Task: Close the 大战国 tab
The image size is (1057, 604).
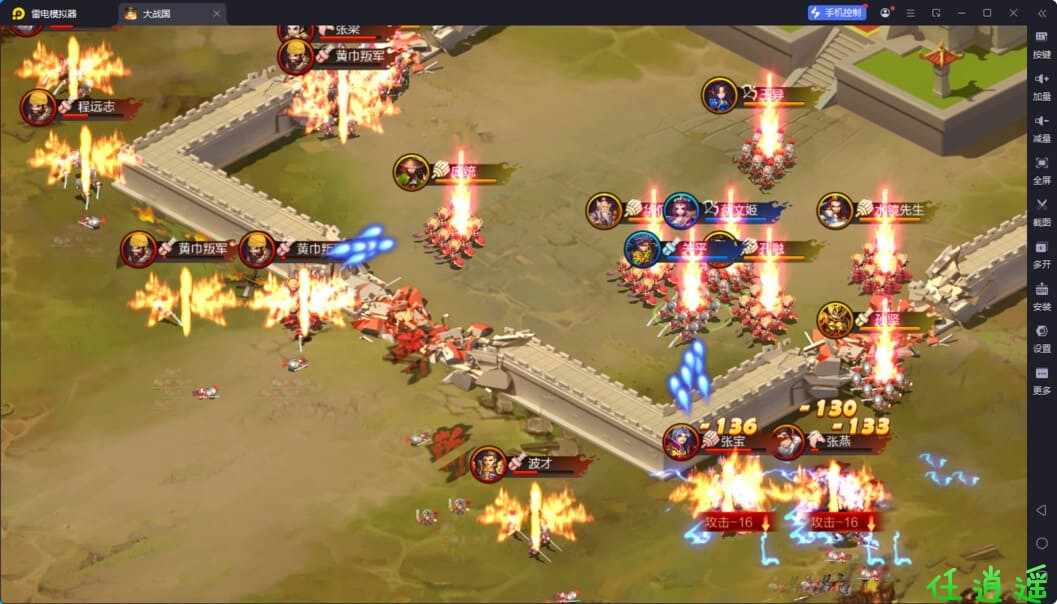Action: 217,14
